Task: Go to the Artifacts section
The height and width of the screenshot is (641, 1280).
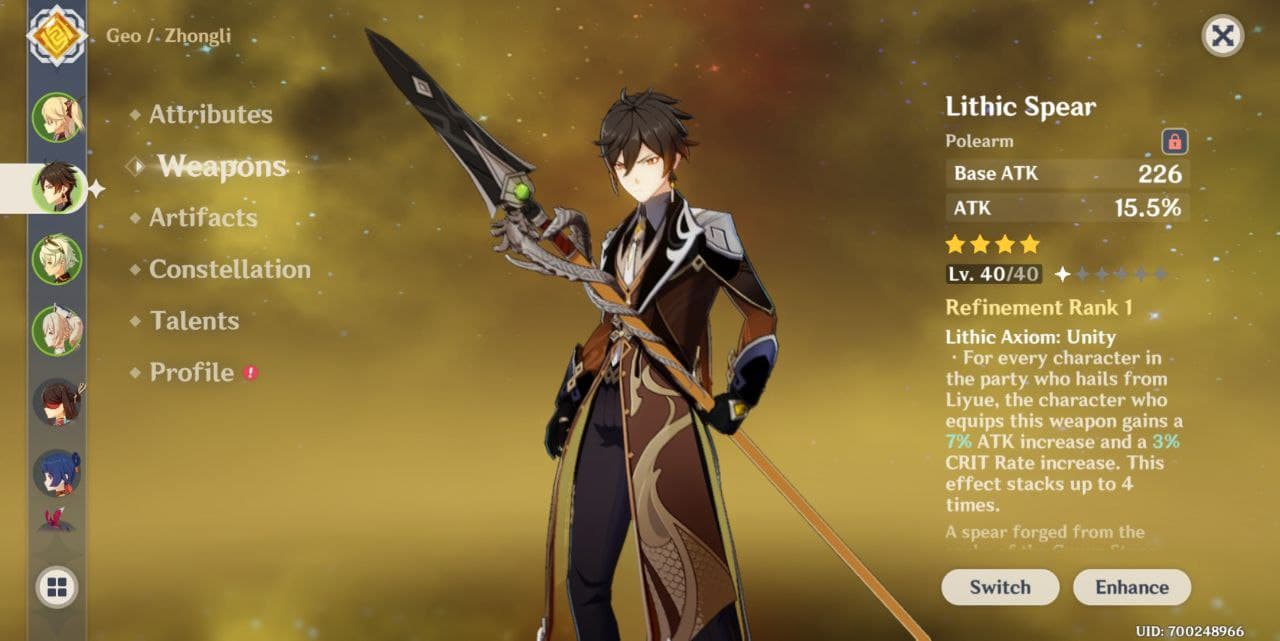Action: pyautogui.click(x=203, y=218)
